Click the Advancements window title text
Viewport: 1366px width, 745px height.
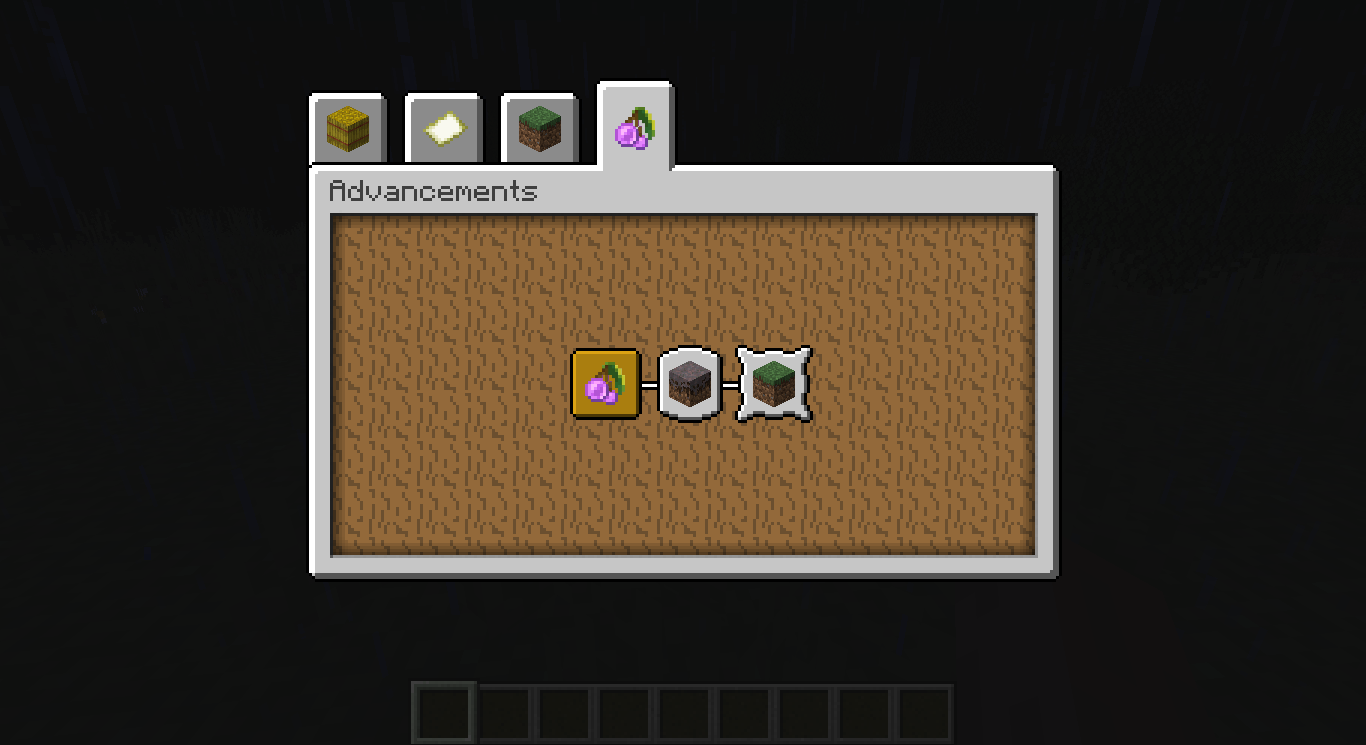click(x=435, y=191)
